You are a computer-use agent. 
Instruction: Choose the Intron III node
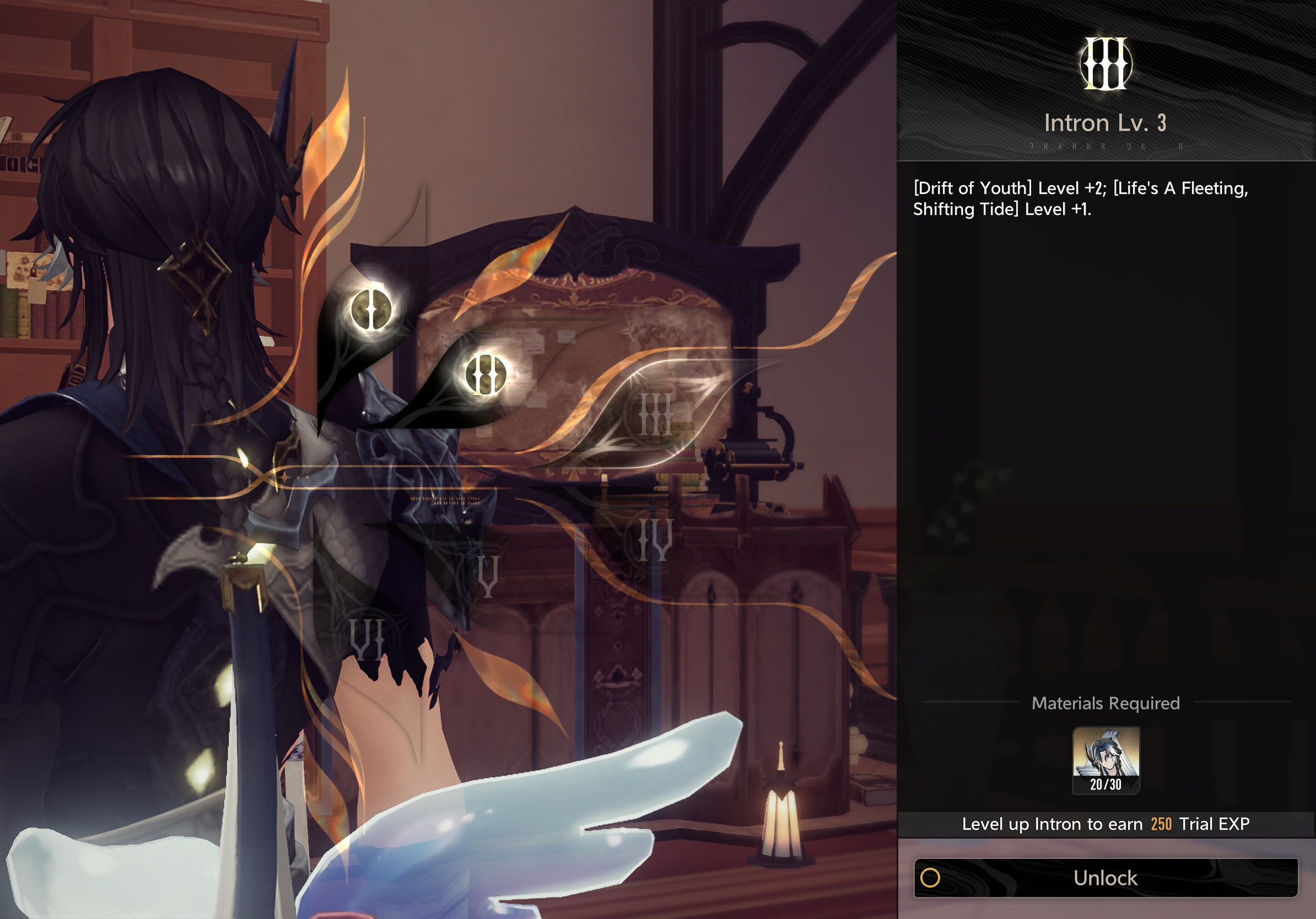pyautogui.click(x=655, y=414)
